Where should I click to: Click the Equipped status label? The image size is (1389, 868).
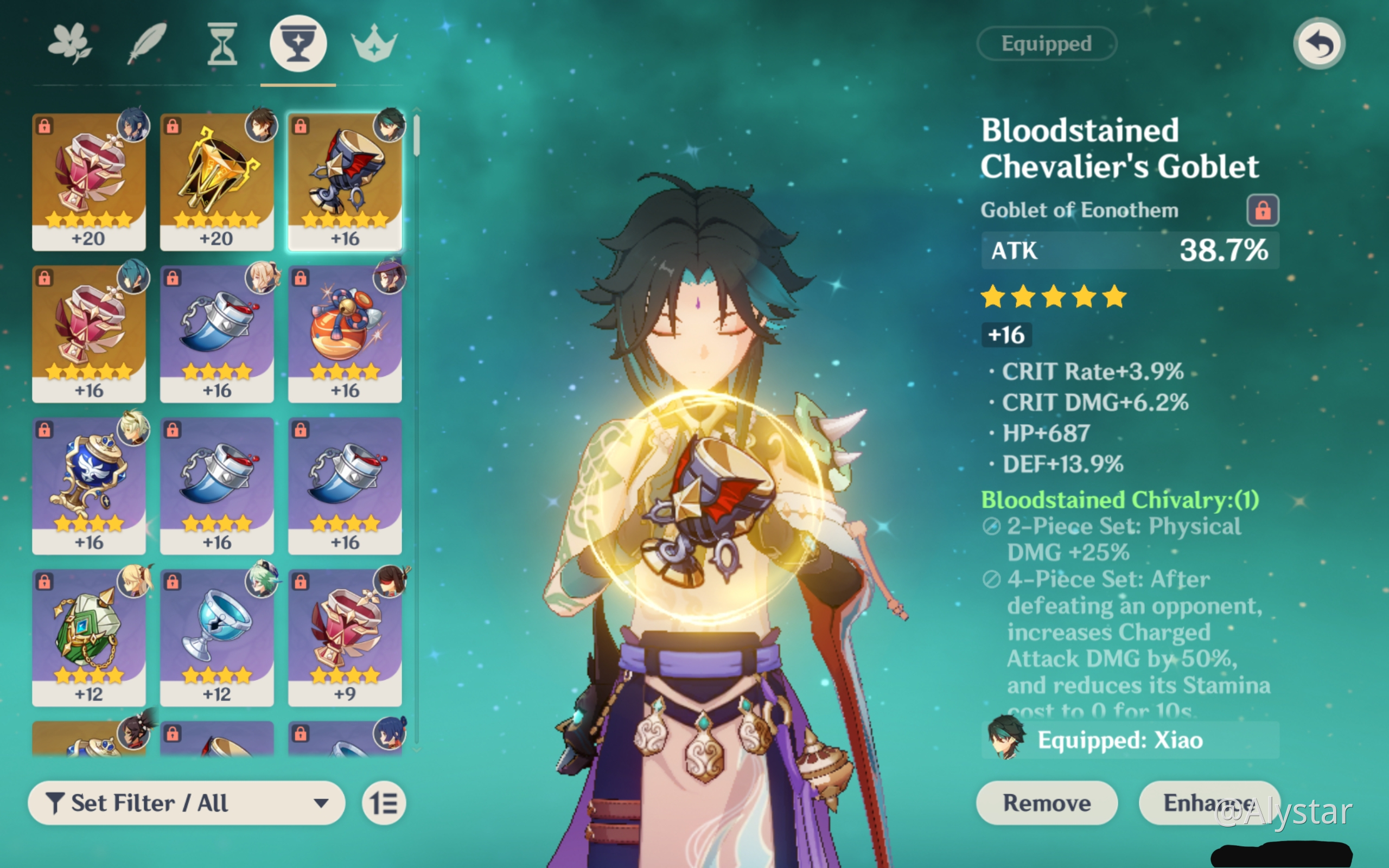1046,43
